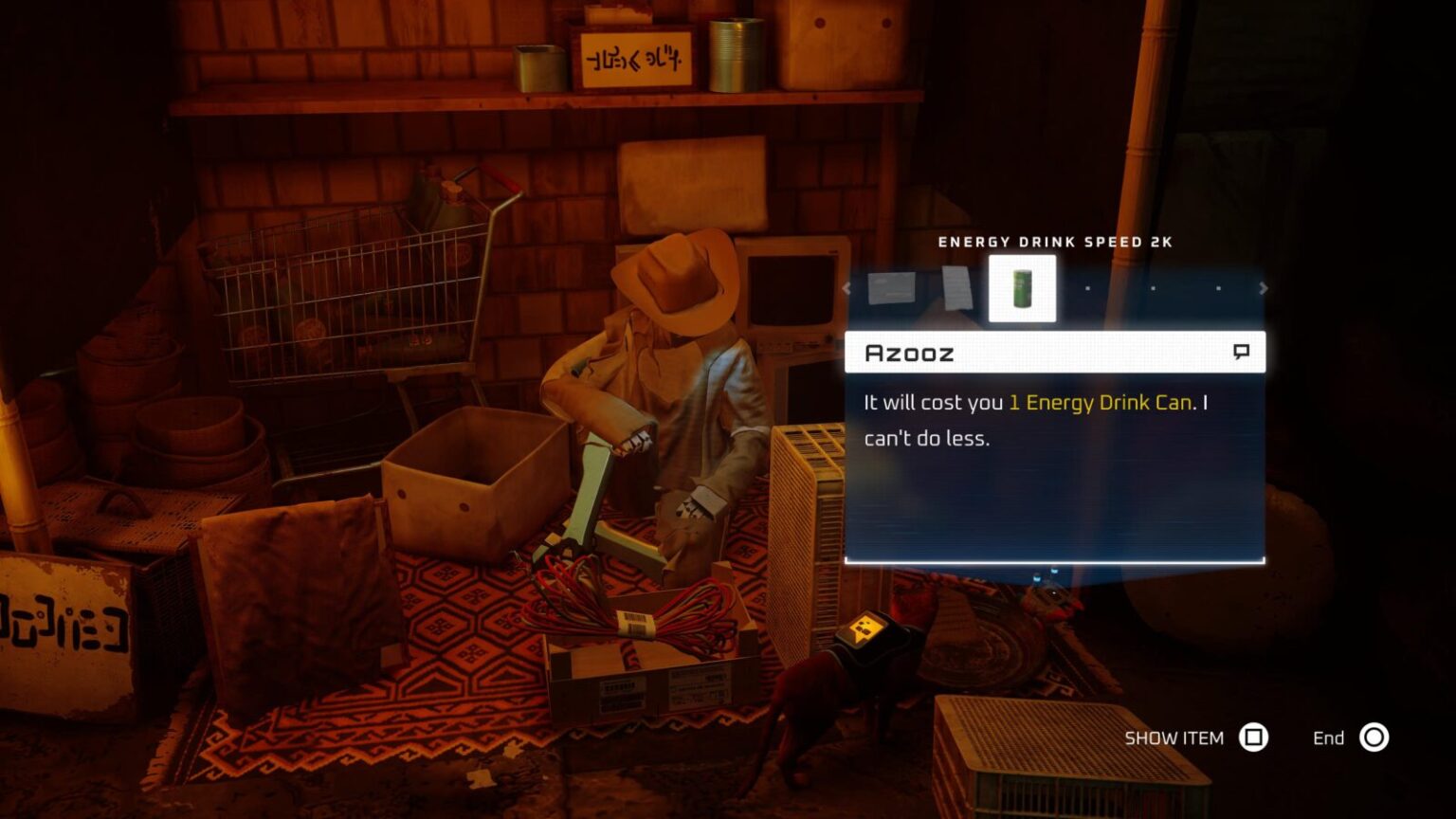Click the left arrow to browse previous items

(x=846, y=286)
